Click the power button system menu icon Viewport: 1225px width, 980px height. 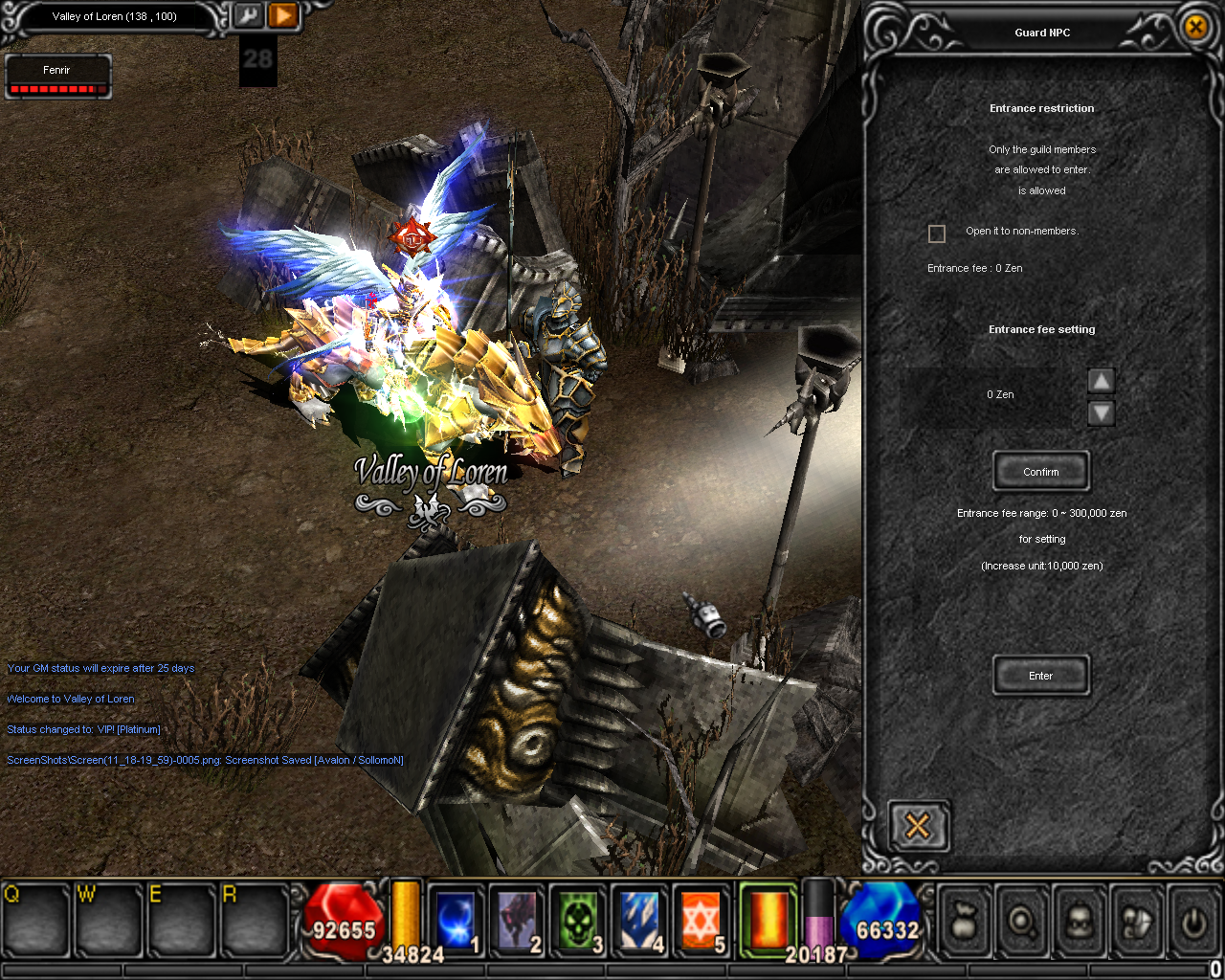tap(1193, 922)
